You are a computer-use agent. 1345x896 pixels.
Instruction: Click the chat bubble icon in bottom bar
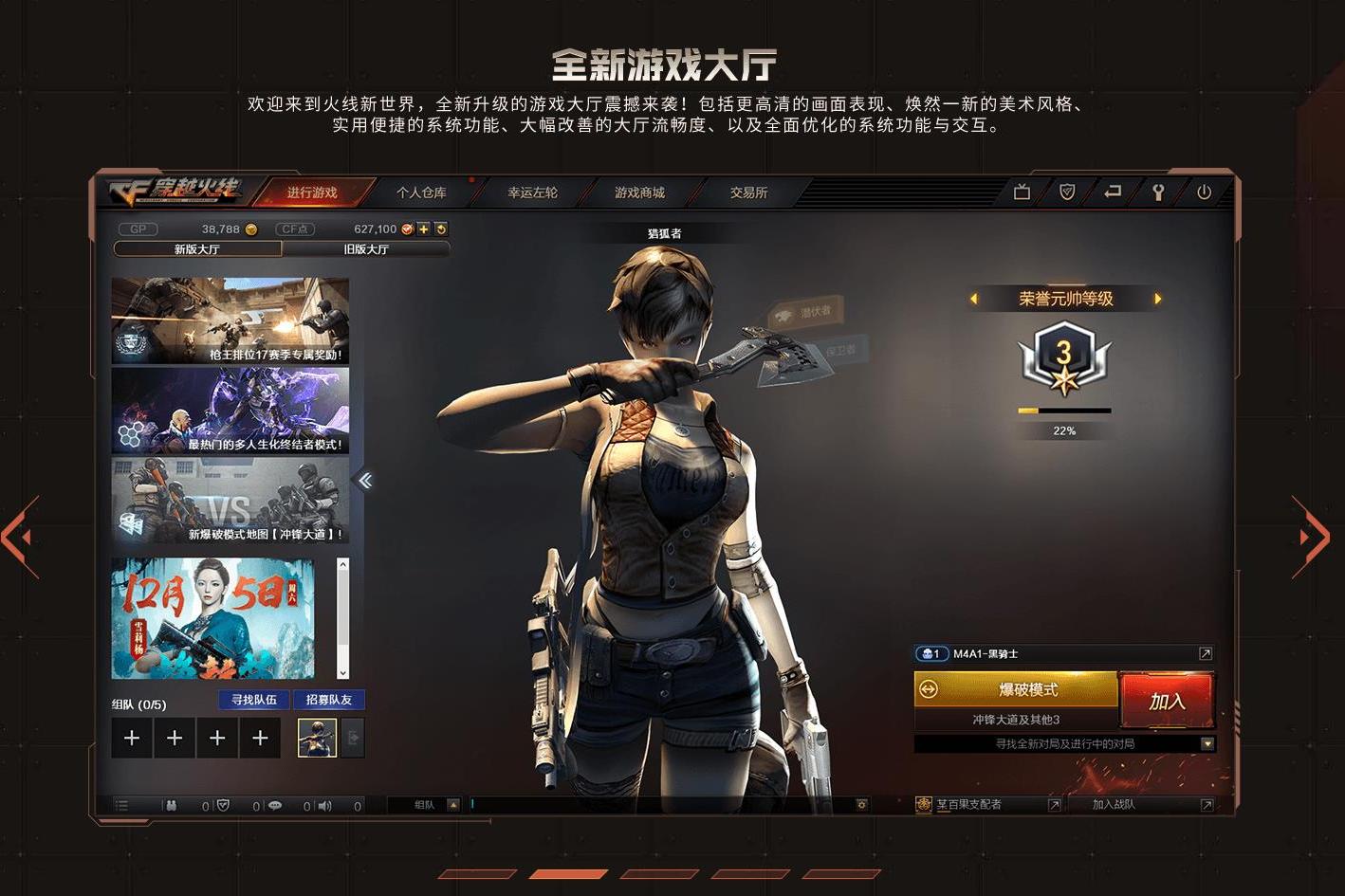point(276,805)
